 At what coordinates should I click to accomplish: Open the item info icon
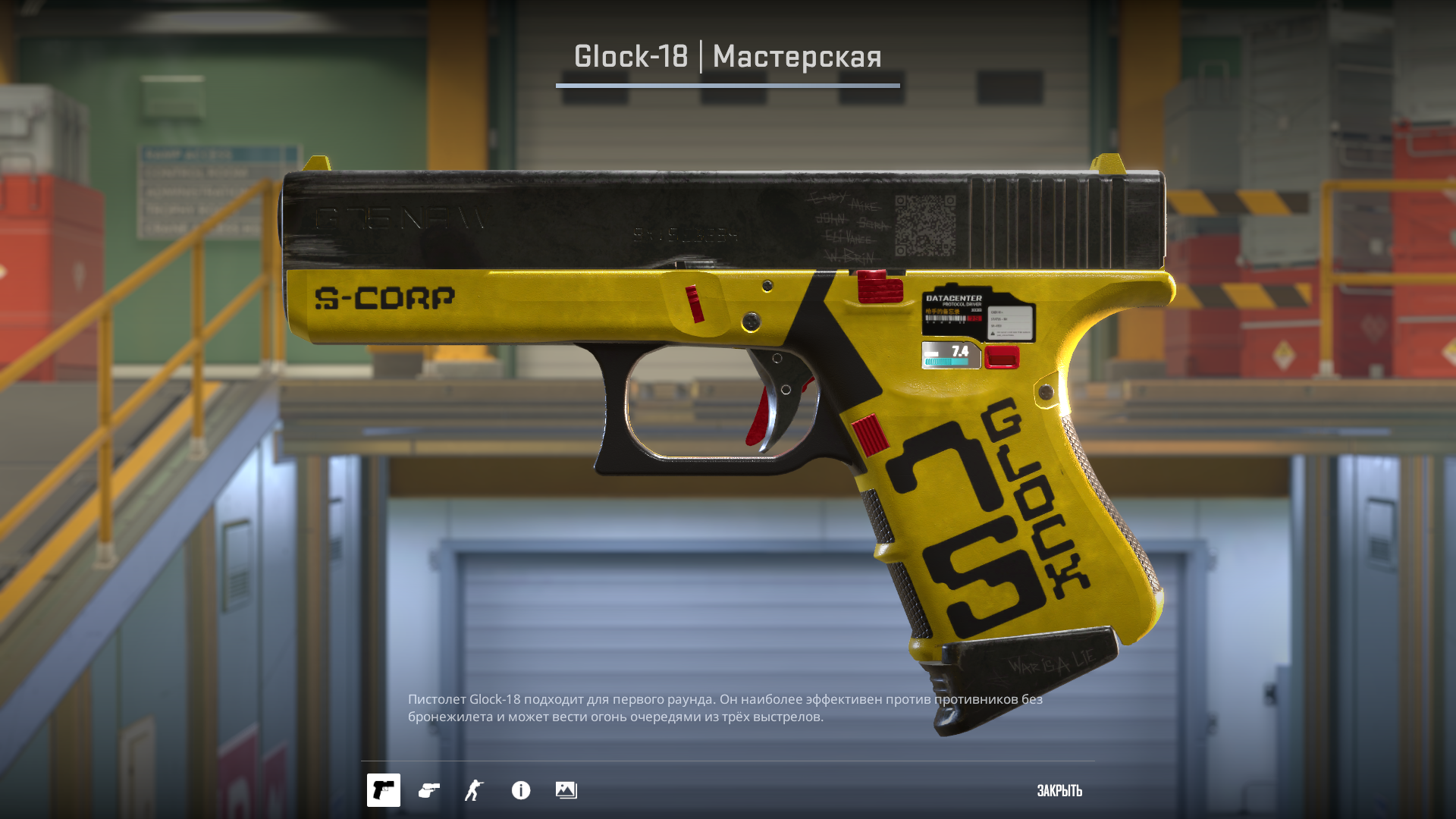pos(521,790)
